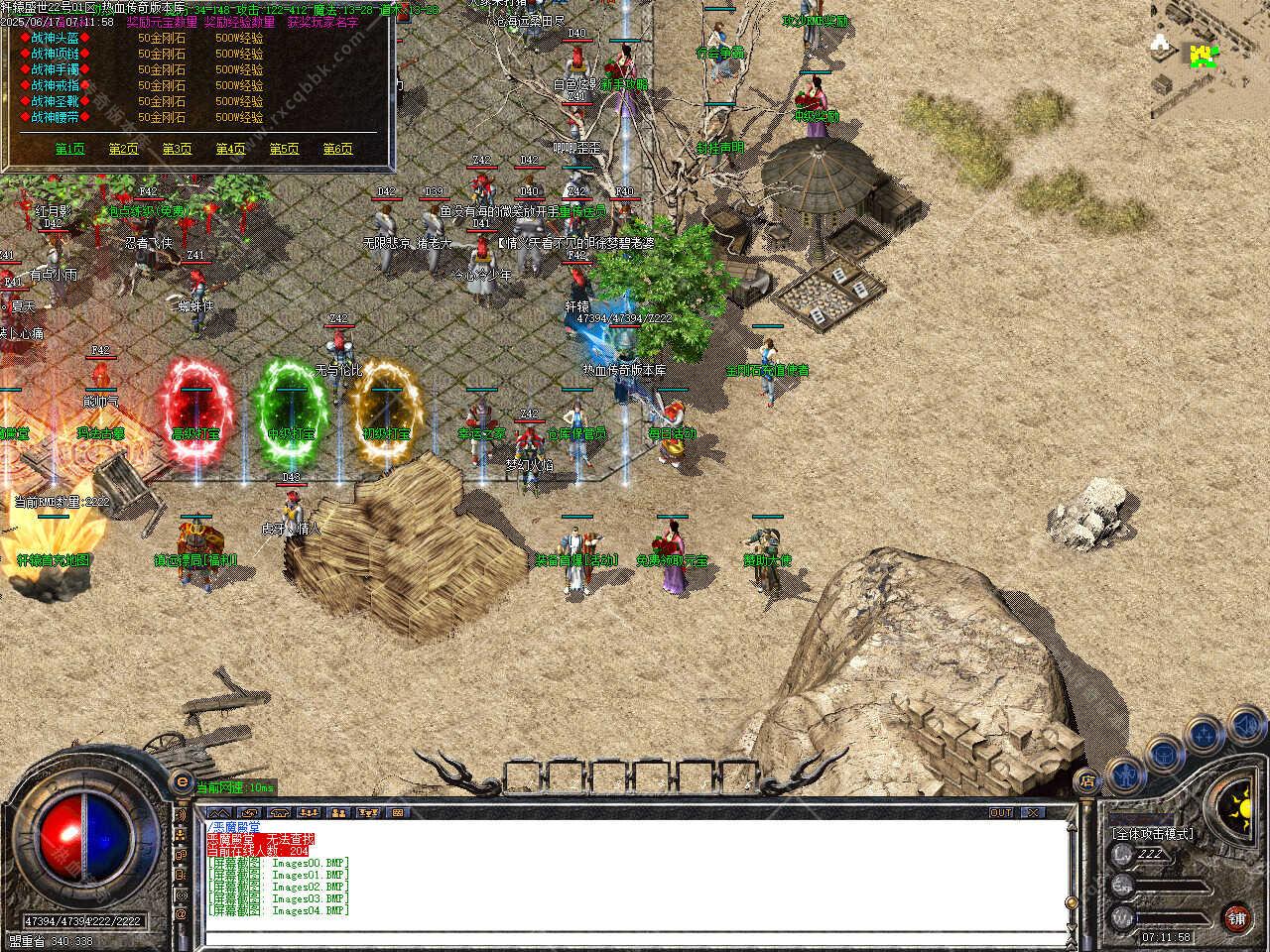This screenshot has width=1270, height=952.
Task: Jump to 第6页 of the reward panel
Action: pos(337,149)
